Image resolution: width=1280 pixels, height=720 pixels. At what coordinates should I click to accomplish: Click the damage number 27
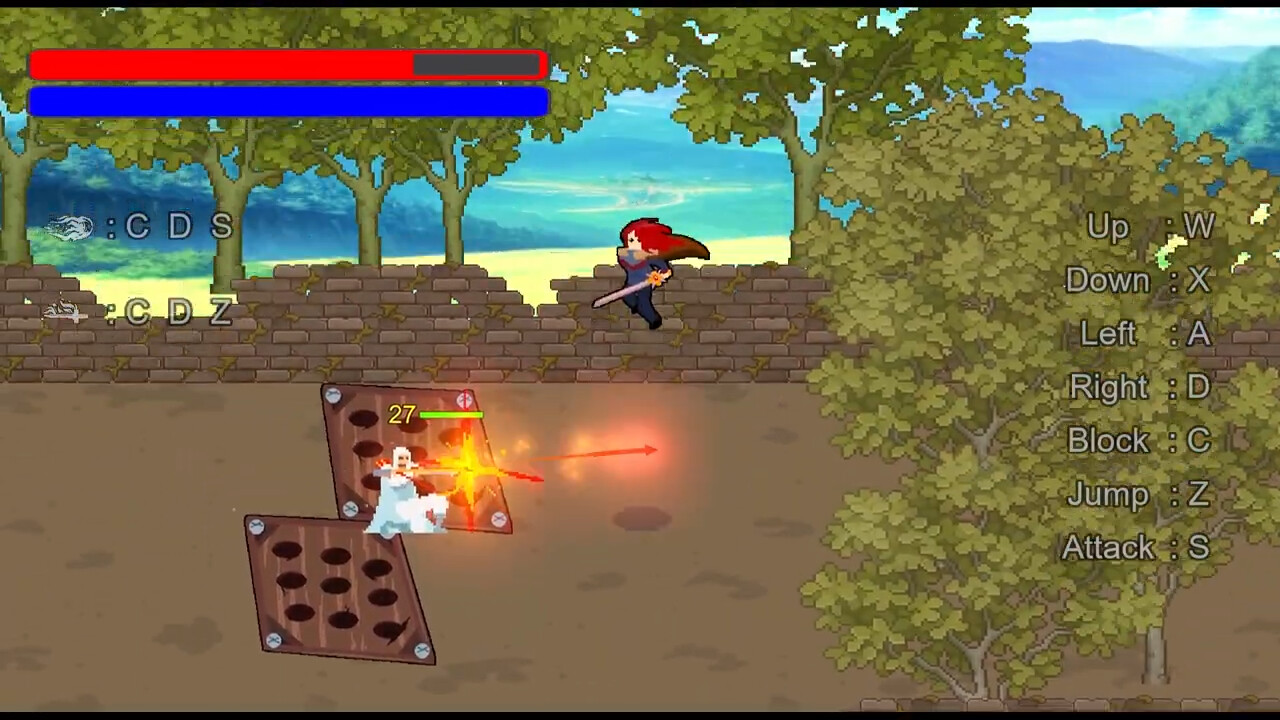tap(399, 413)
